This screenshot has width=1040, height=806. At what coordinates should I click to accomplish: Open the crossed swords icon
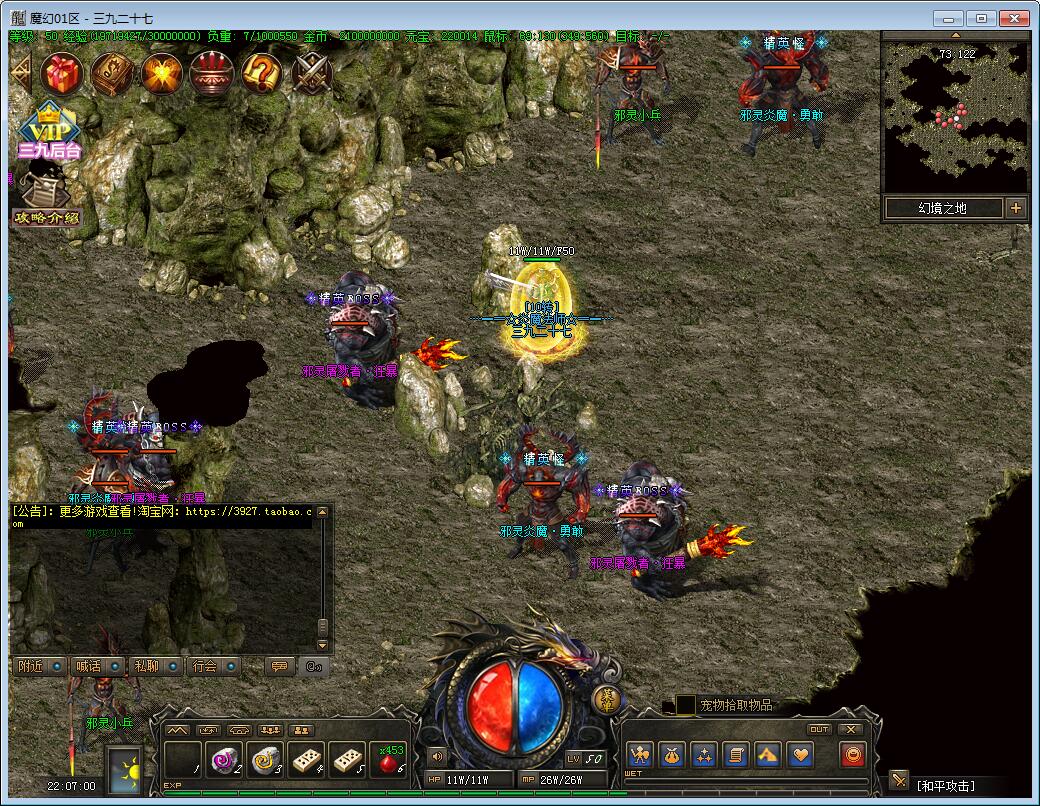(312, 72)
